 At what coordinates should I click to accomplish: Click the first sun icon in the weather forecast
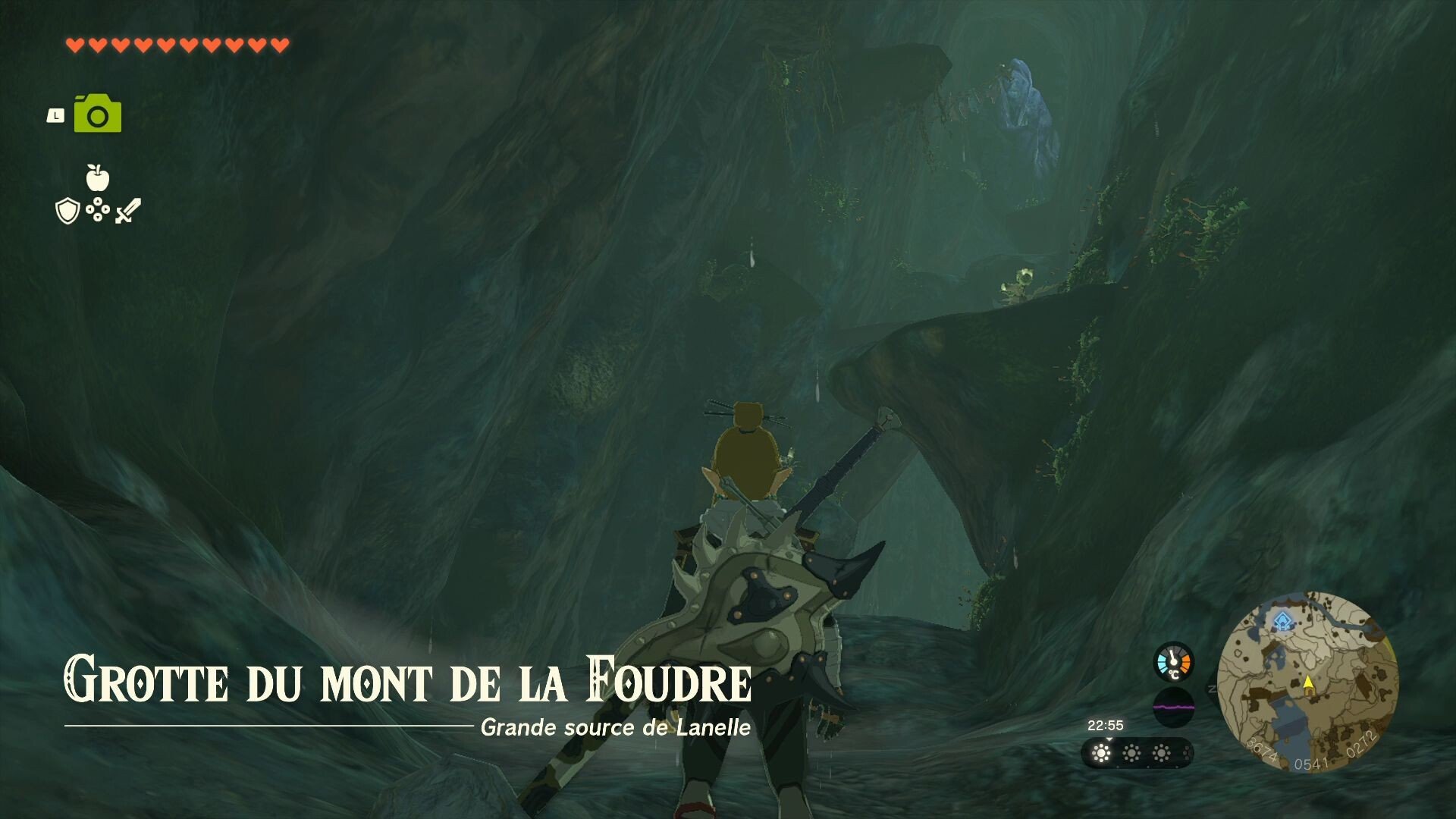[1100, 752]
